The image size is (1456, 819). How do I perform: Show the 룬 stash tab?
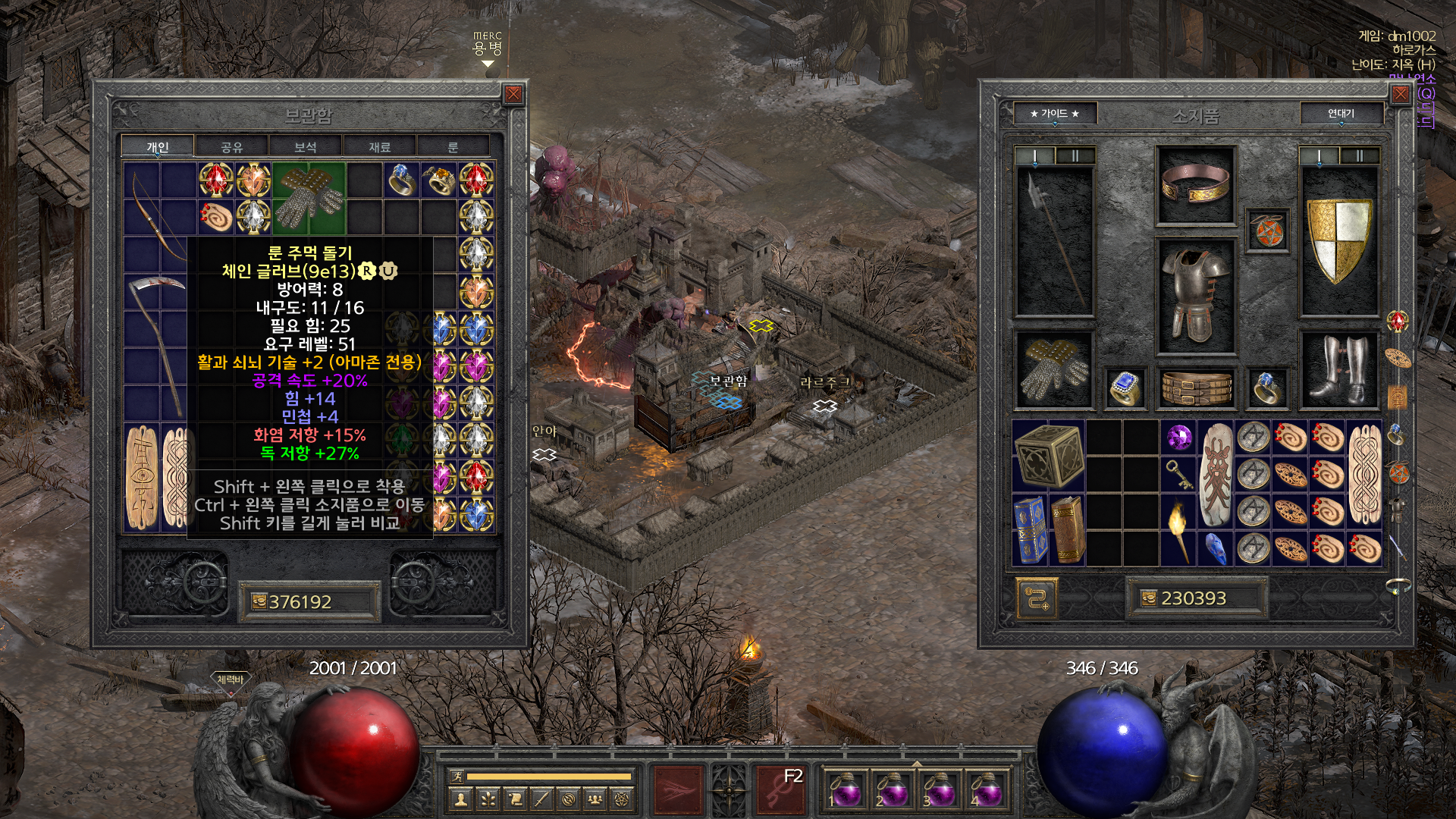pyautogui.click(x=453, y=147)
